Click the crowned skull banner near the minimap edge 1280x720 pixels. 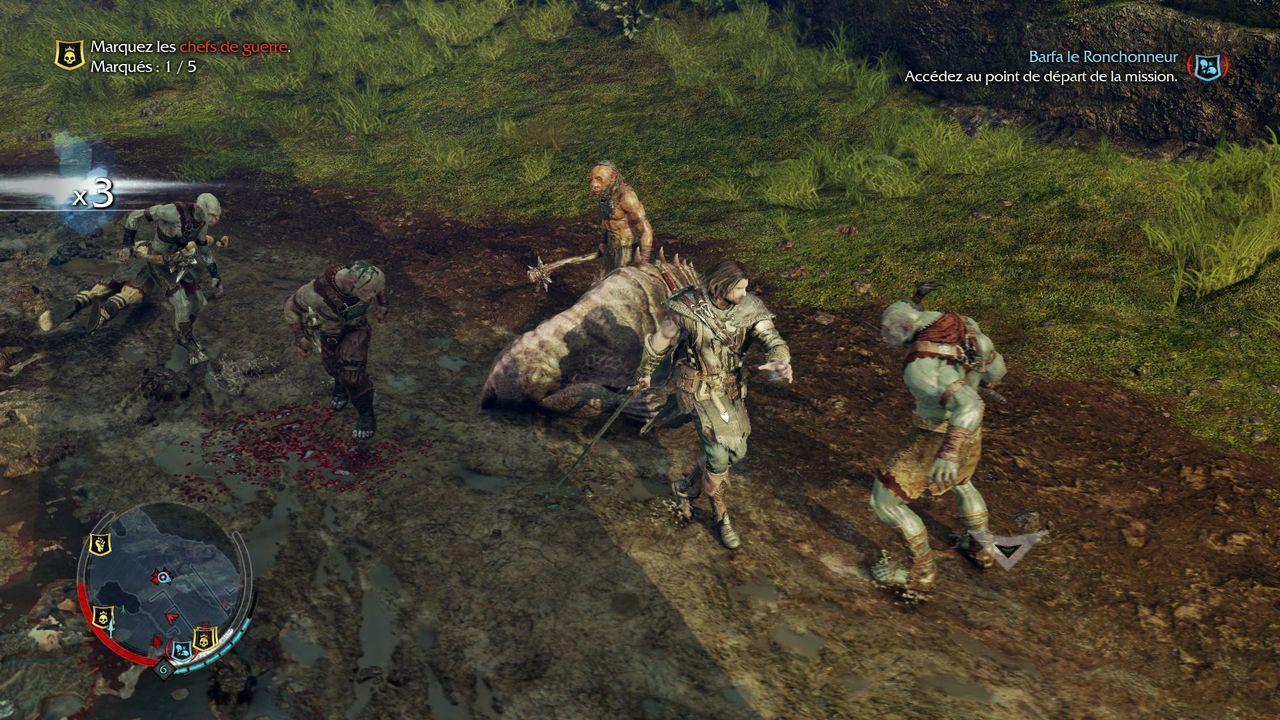104,617
